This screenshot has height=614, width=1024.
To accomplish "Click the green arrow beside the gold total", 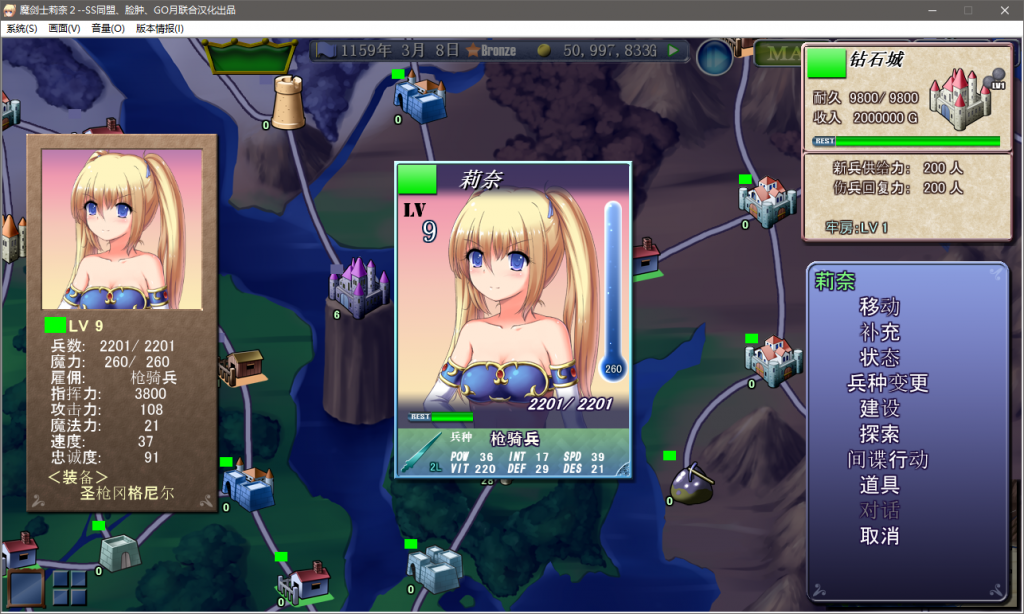I will (x=674, y=49).
